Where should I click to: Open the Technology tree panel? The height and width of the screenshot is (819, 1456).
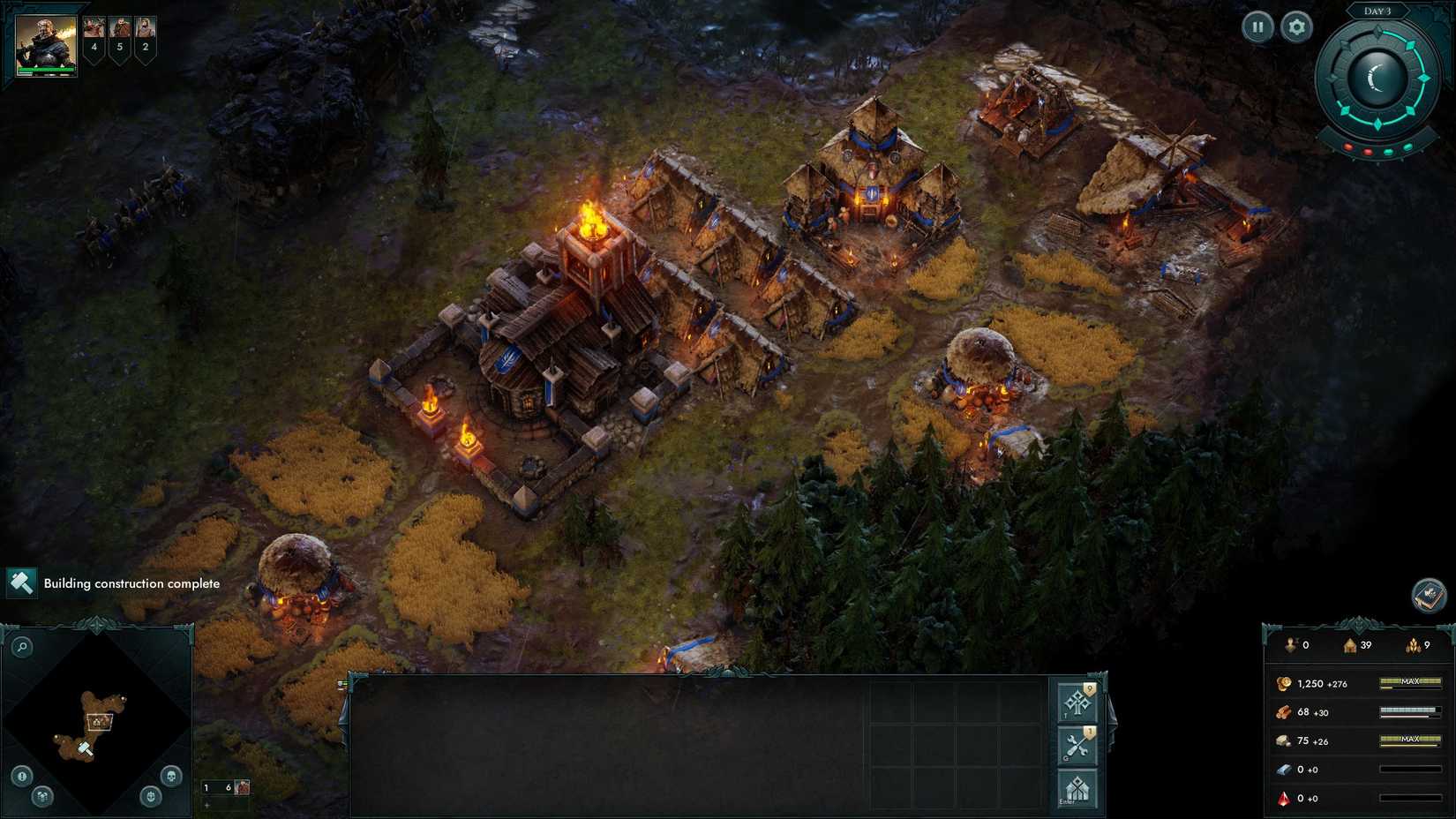(x=1077, y=703)
